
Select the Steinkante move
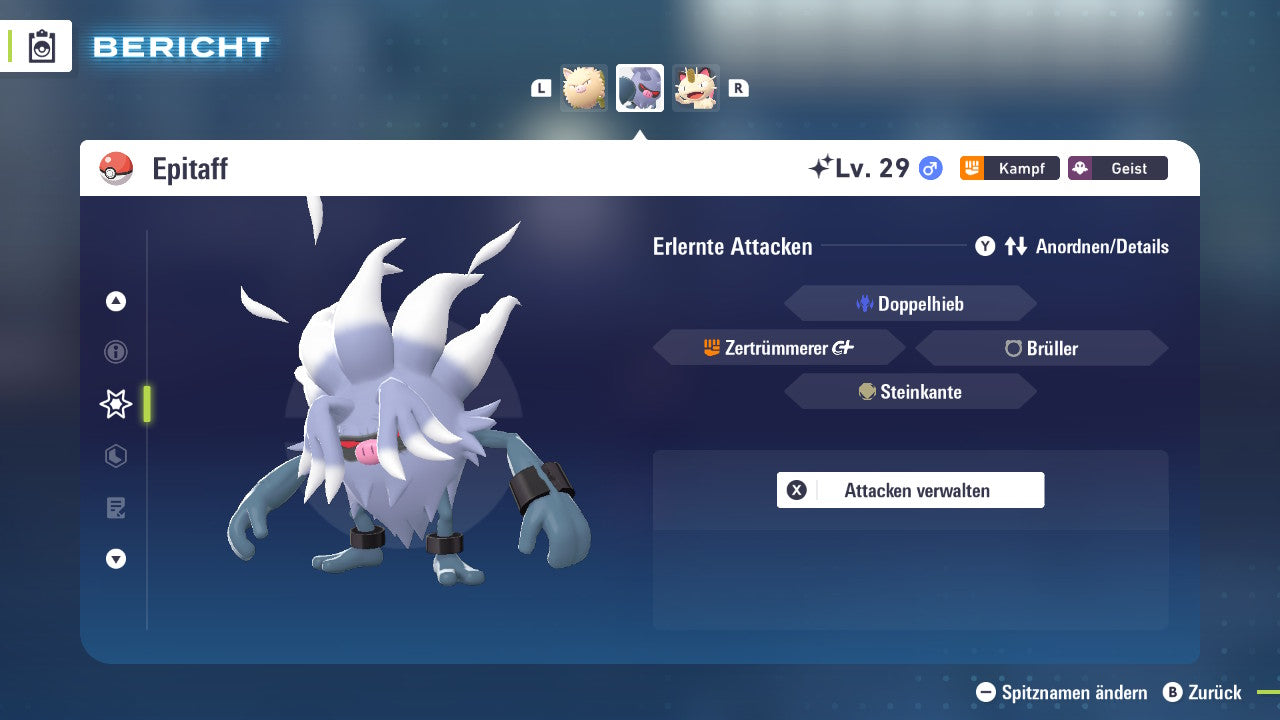(x=910, y=391)
